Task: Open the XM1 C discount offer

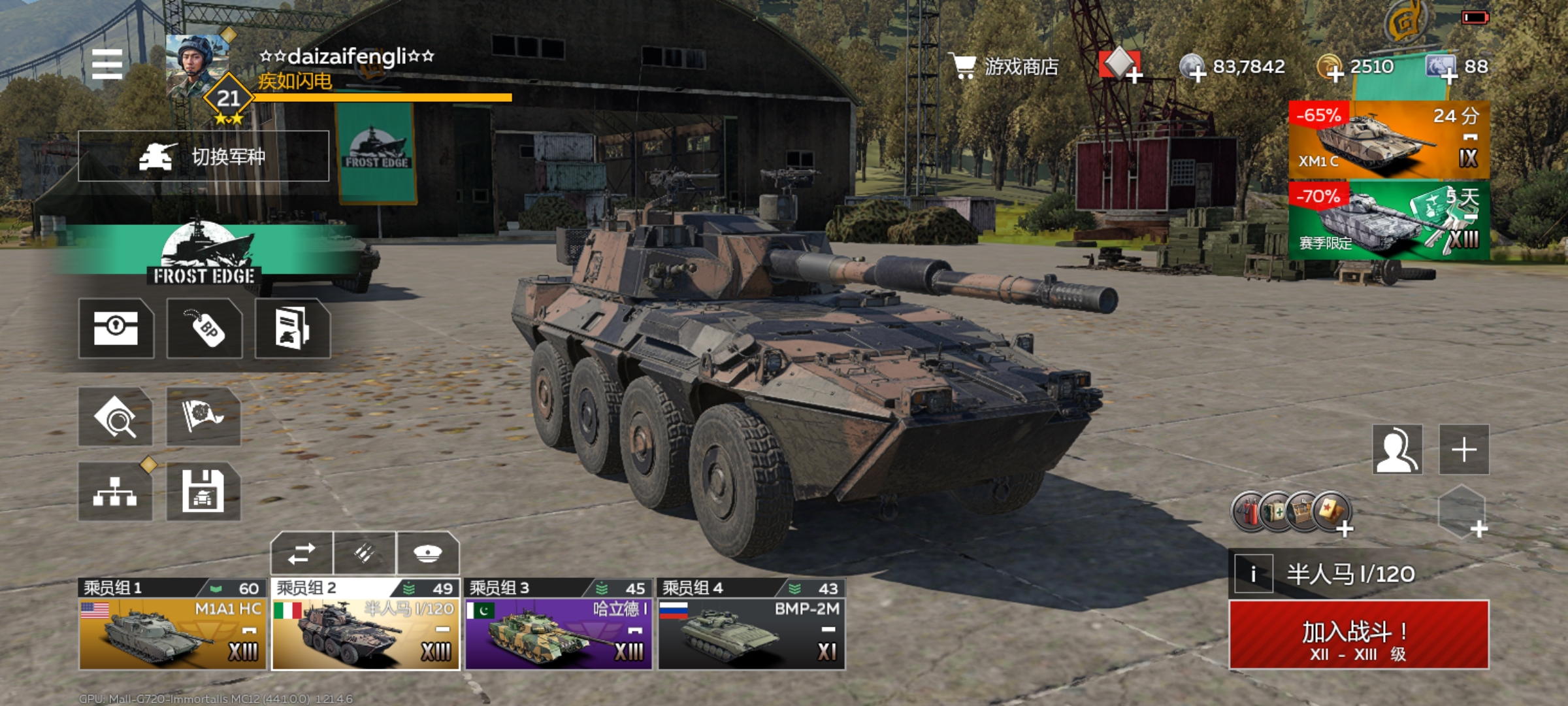Action: (x=1388, y=140)
